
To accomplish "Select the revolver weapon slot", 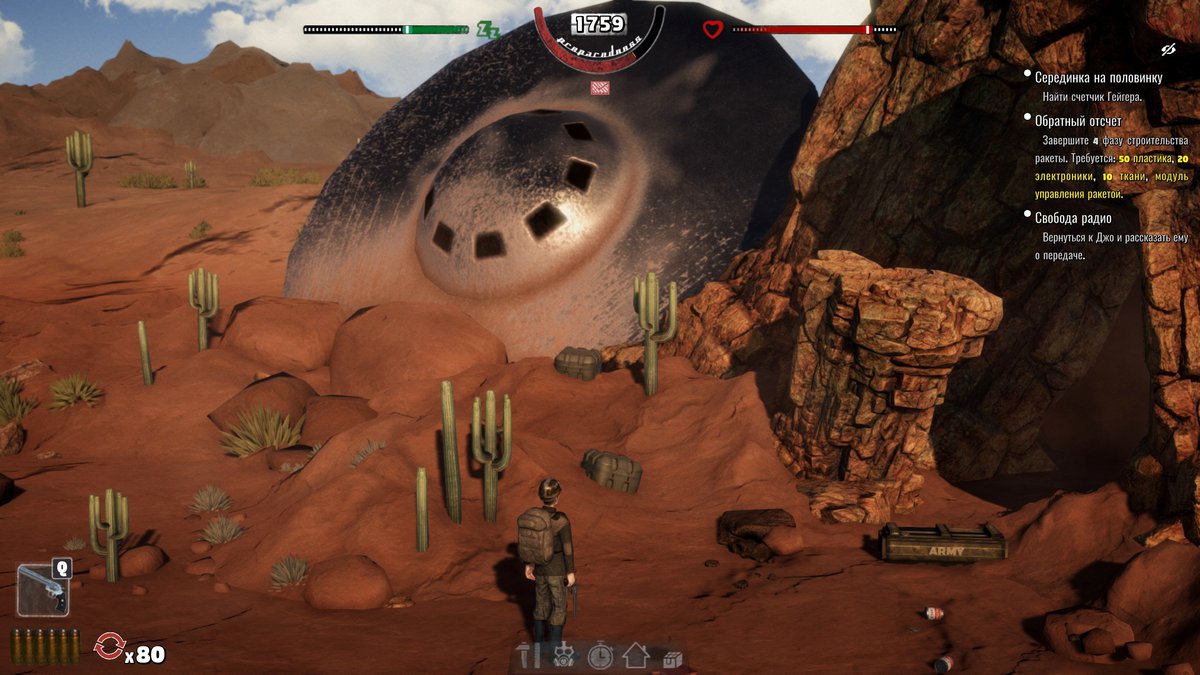I will [42, 588].
